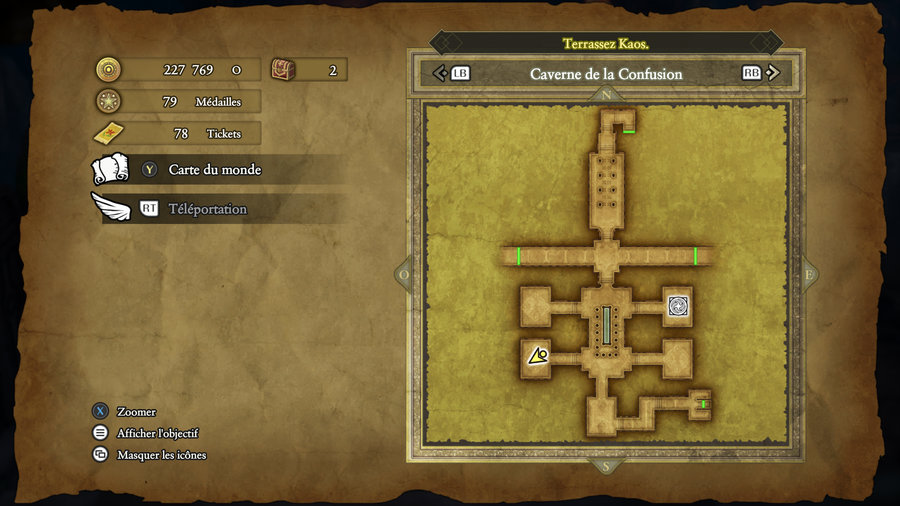
Task: Go to the next map with right arrow
Action: 772,73
